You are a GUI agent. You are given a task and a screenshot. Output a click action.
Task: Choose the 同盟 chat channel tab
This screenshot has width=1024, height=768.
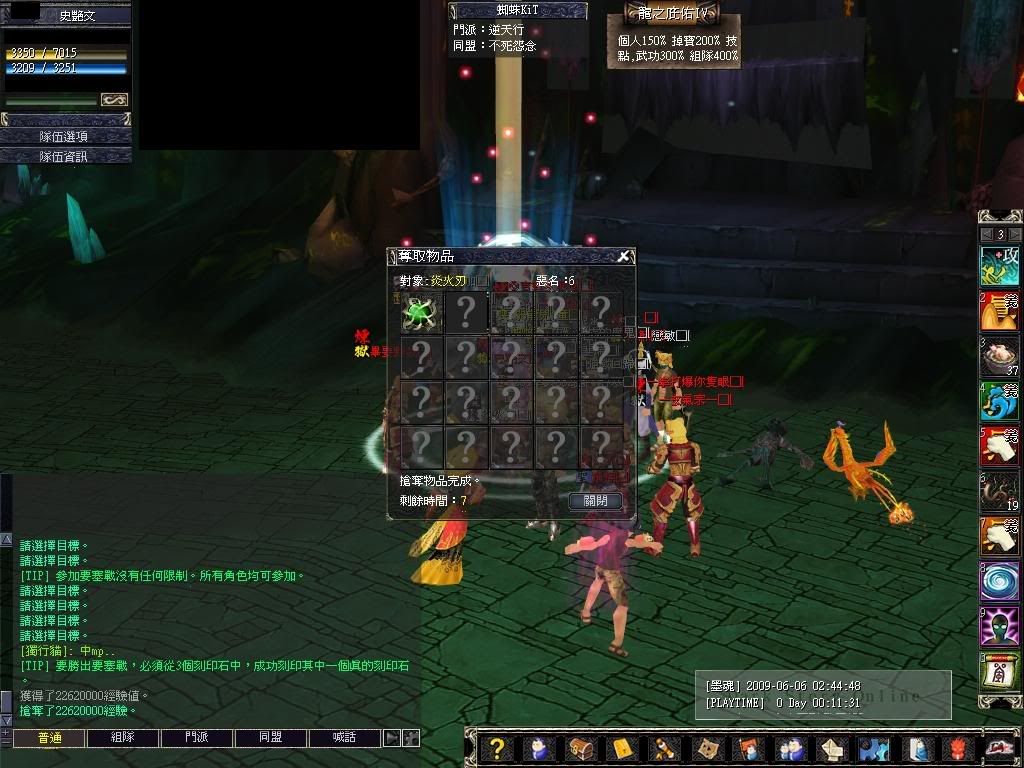(x=271, y=738)
